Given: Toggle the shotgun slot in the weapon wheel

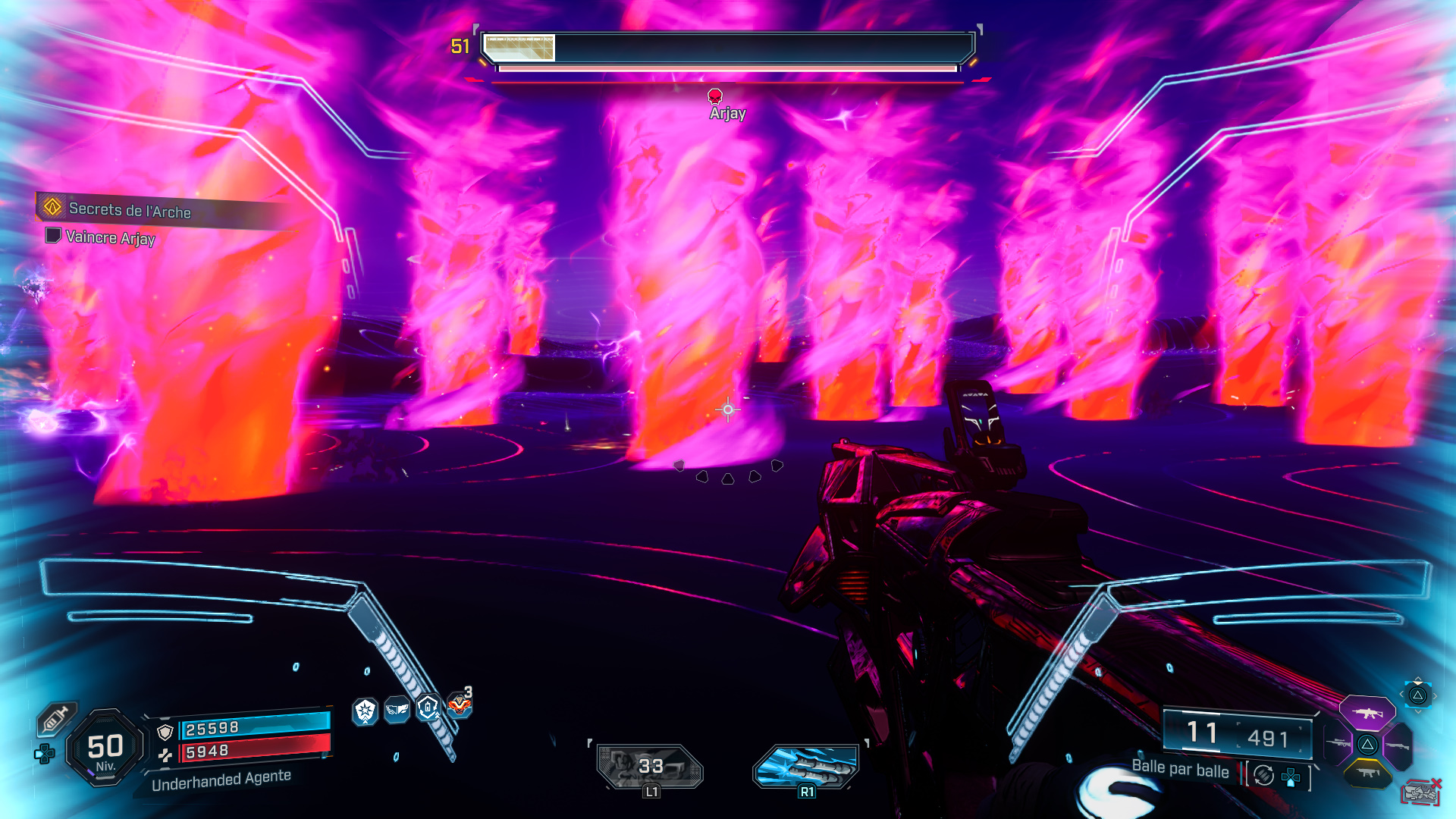Looking at the screenshot, I should 1398,746.
